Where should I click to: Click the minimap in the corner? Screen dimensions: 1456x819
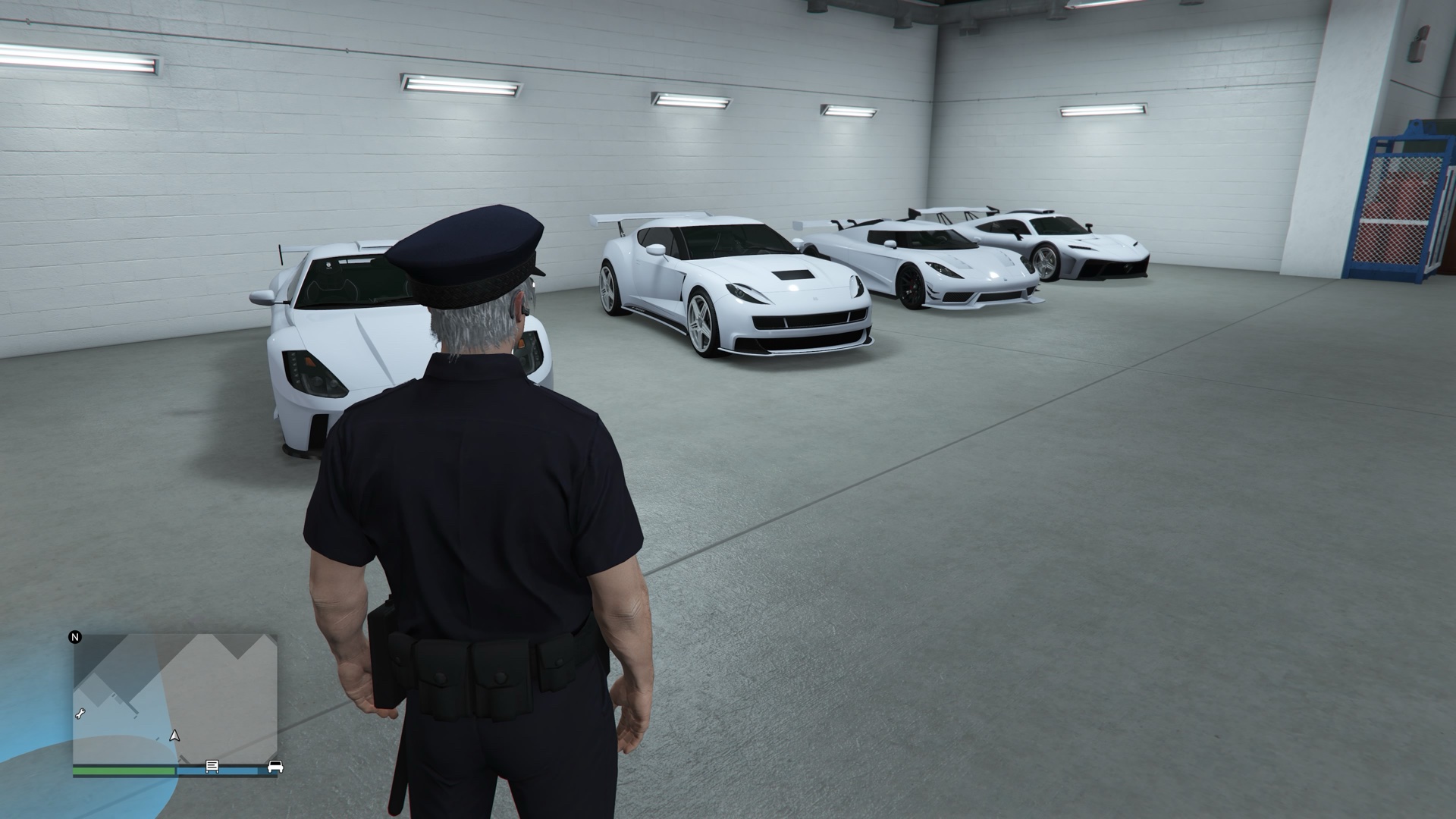174,698
